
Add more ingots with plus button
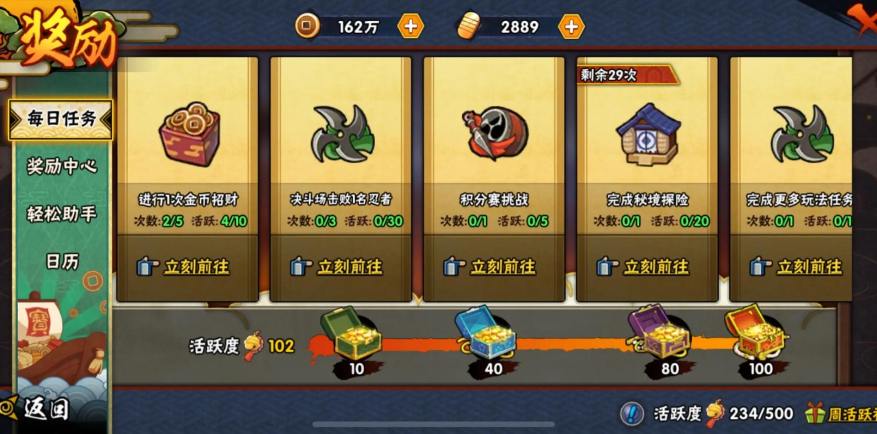click(571, 27)
